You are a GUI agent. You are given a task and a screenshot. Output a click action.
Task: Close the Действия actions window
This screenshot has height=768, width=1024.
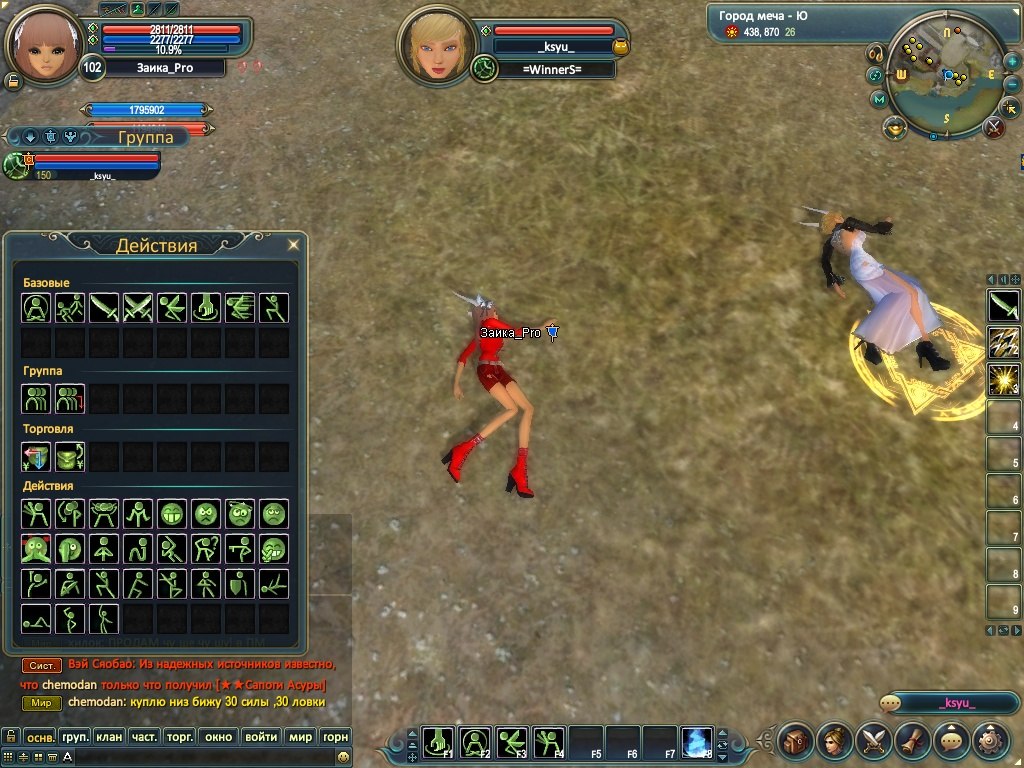coord(293,244)
